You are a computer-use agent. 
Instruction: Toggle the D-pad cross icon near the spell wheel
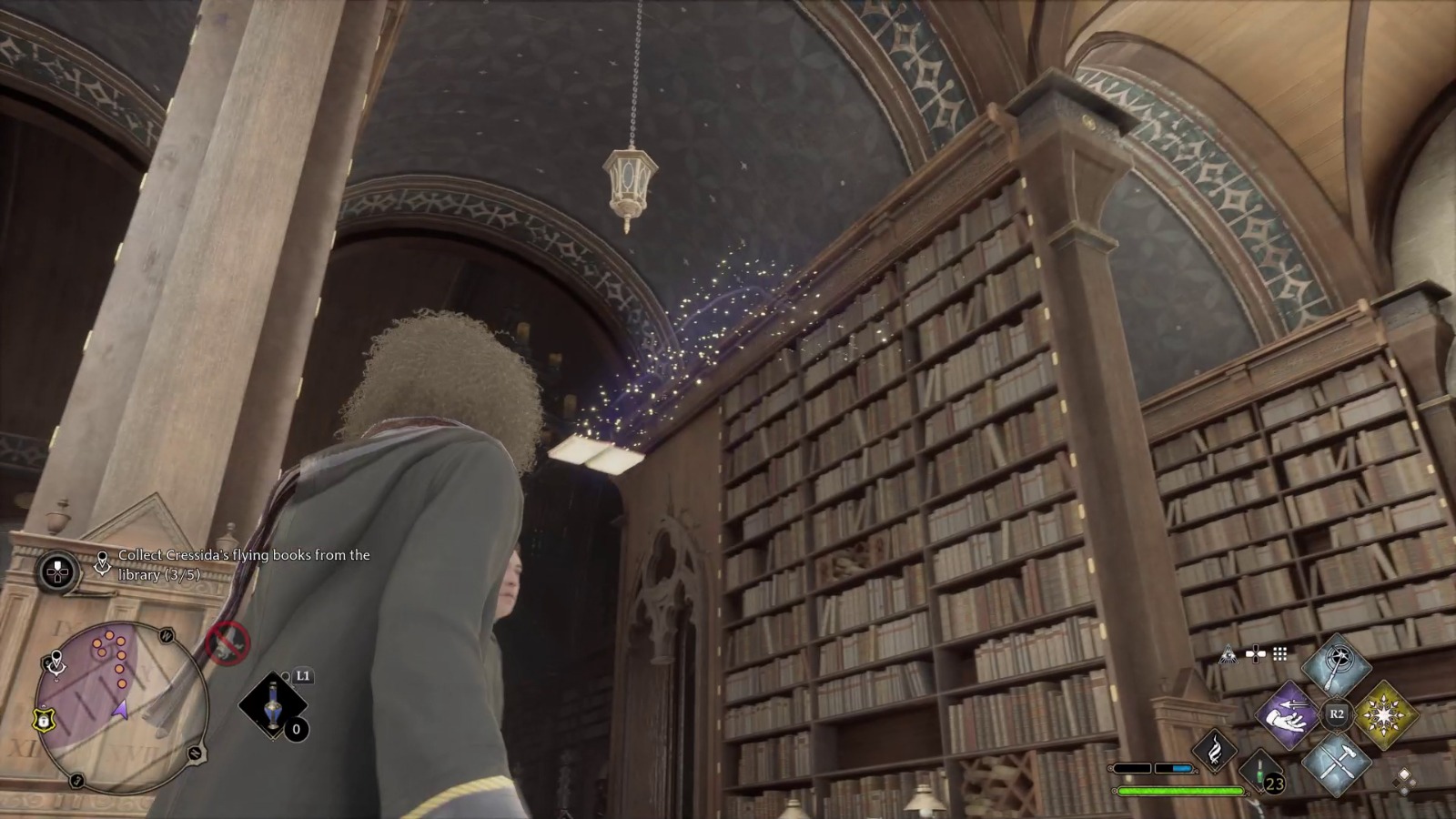point(1255,652)
